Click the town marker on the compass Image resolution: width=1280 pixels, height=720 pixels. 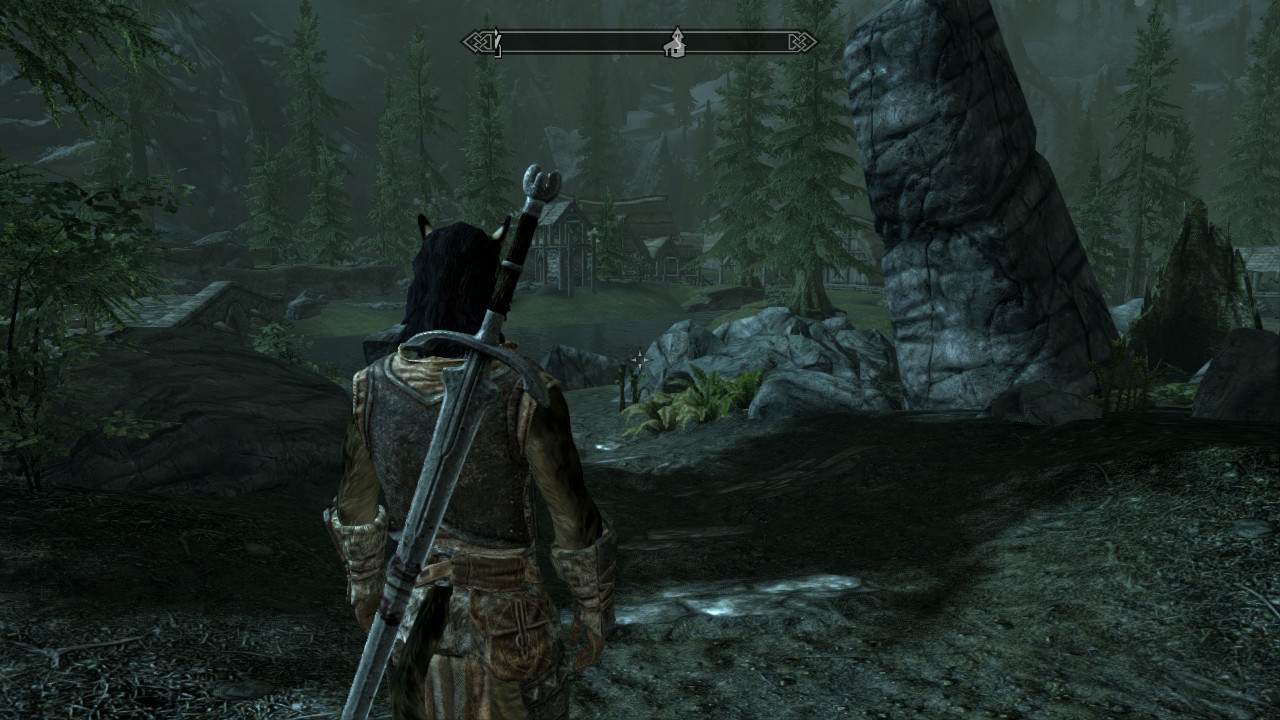tap(676, 42)
